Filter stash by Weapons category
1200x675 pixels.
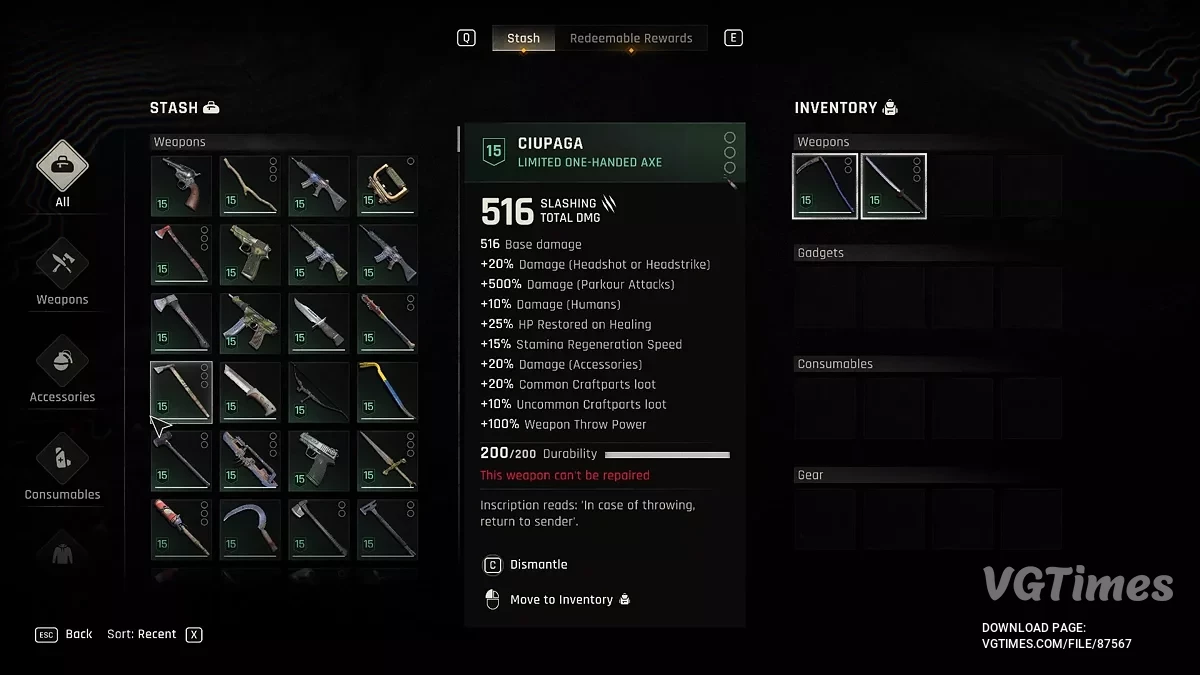tap(62, 273)
